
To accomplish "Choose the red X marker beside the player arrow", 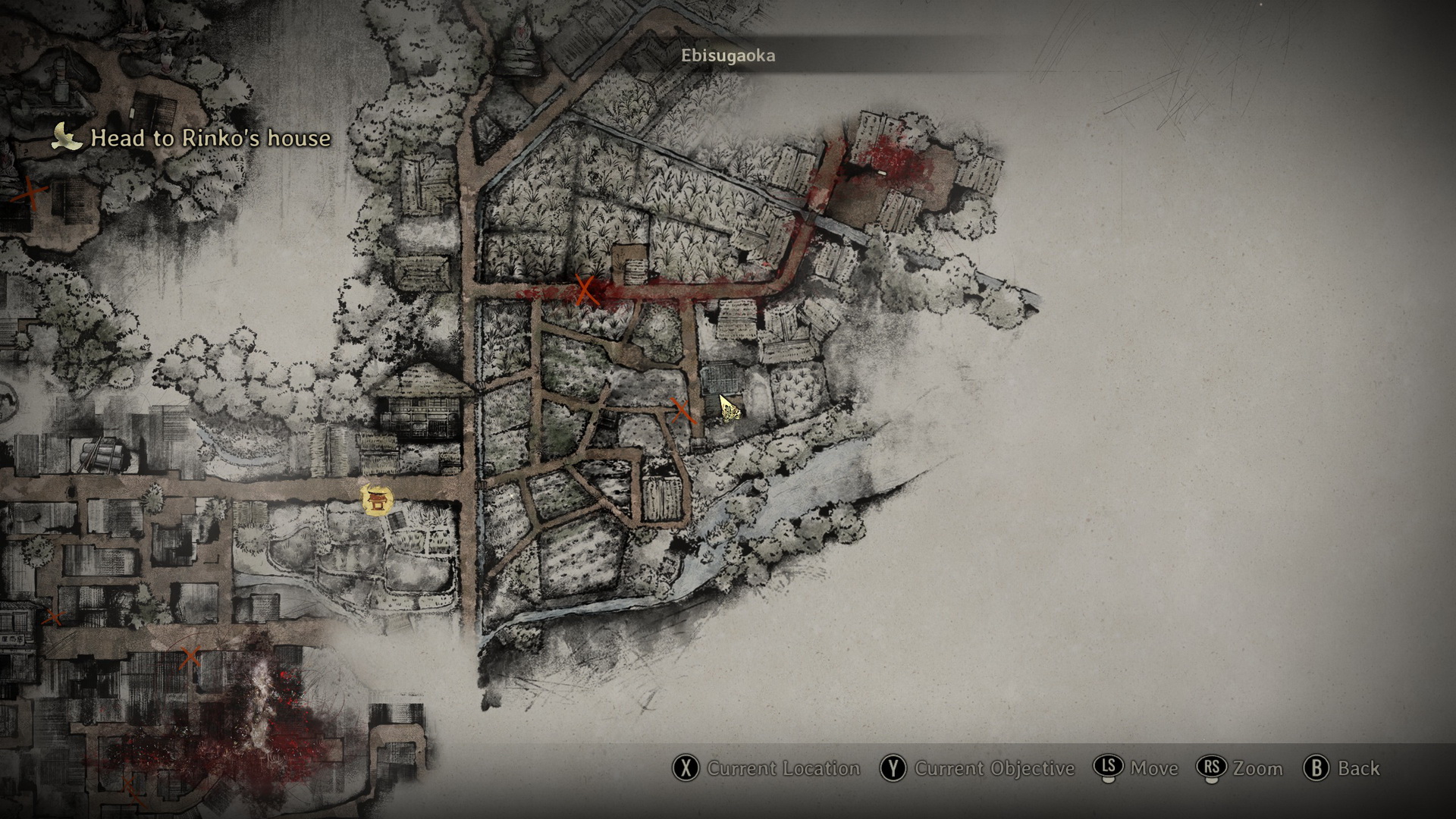I will pyautogui.click(x=683, y=412).
